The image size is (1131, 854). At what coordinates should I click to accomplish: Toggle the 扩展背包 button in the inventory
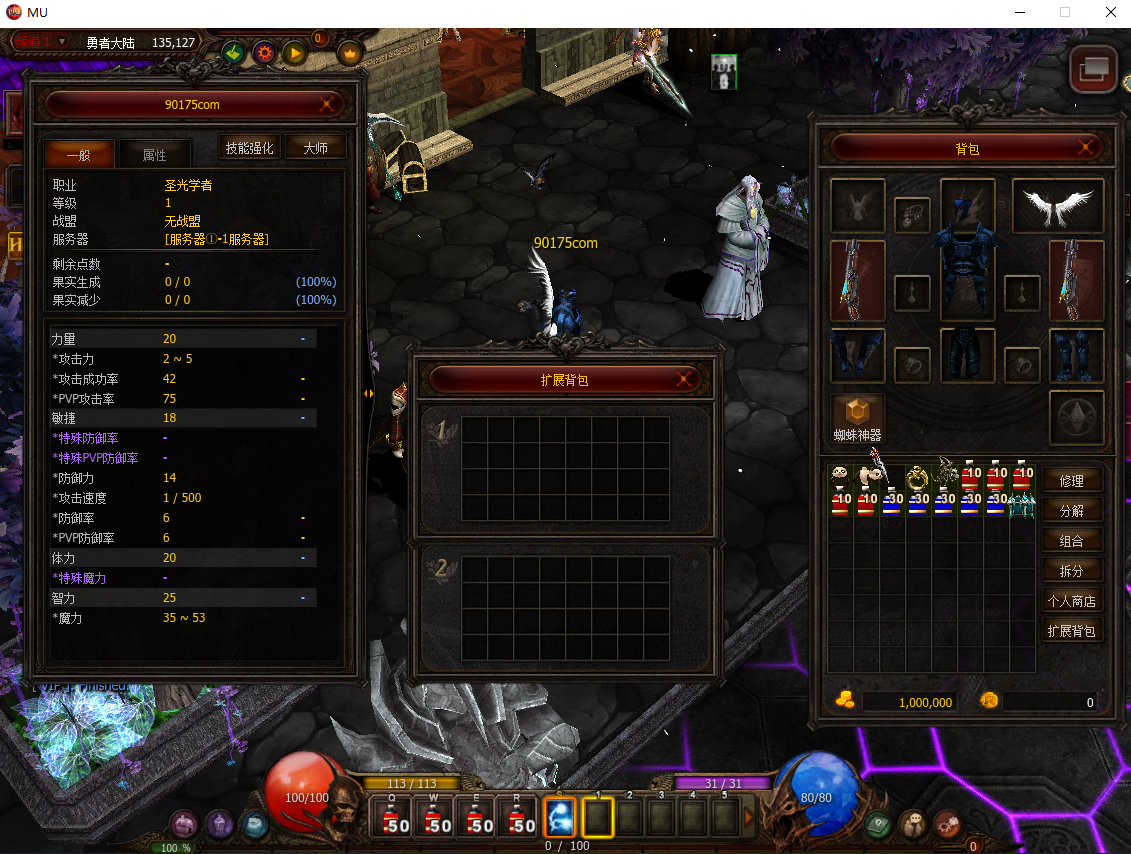(x=1072, y=631)
